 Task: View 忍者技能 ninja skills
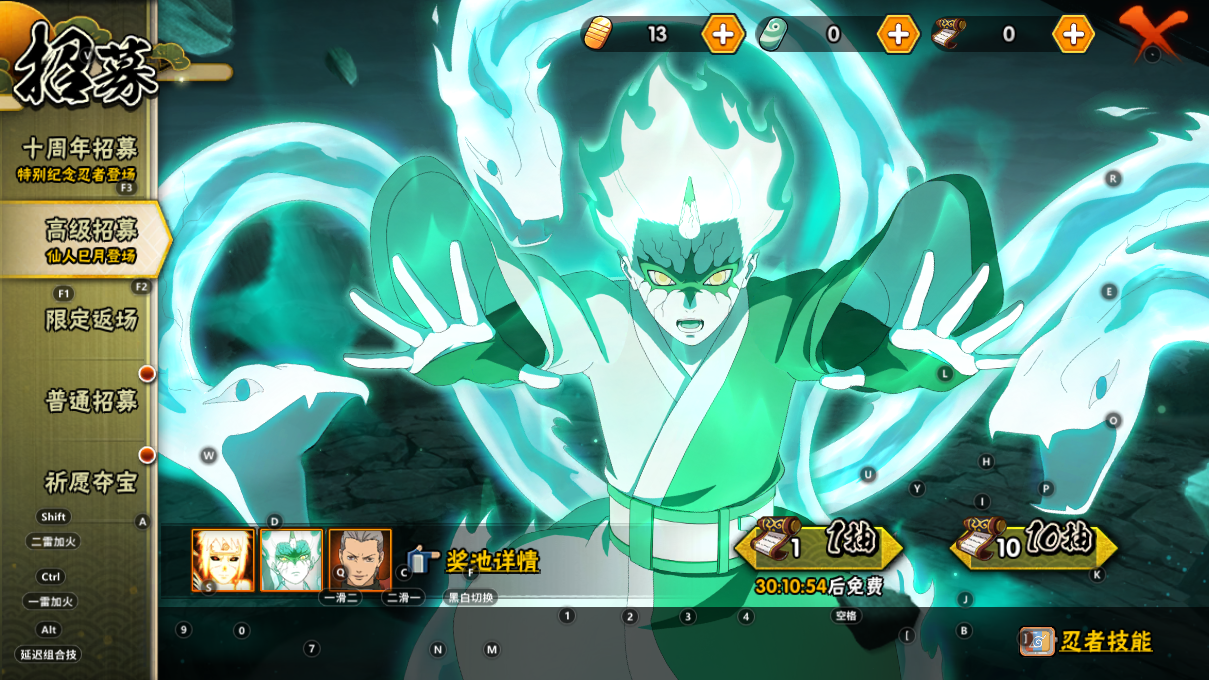(1087, 641)
